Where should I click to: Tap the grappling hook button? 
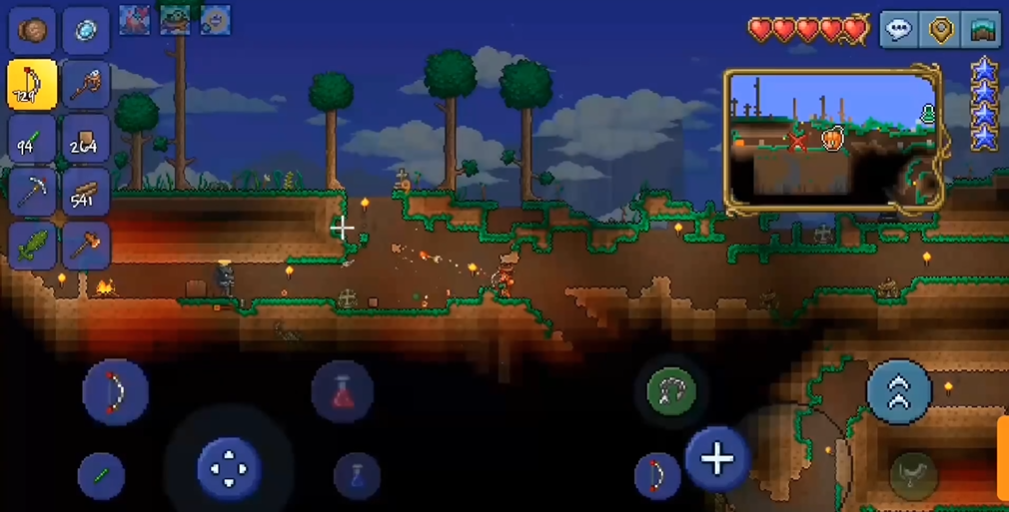672,390
